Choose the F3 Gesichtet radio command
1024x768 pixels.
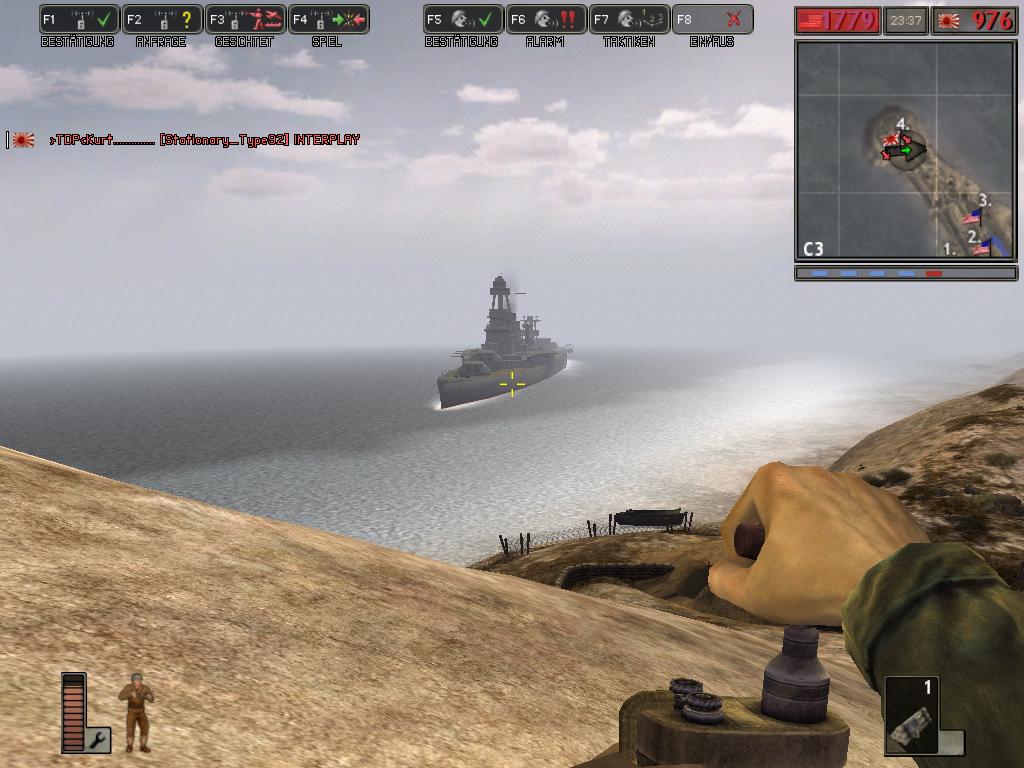pyautogui.click(x=246, y=19)
